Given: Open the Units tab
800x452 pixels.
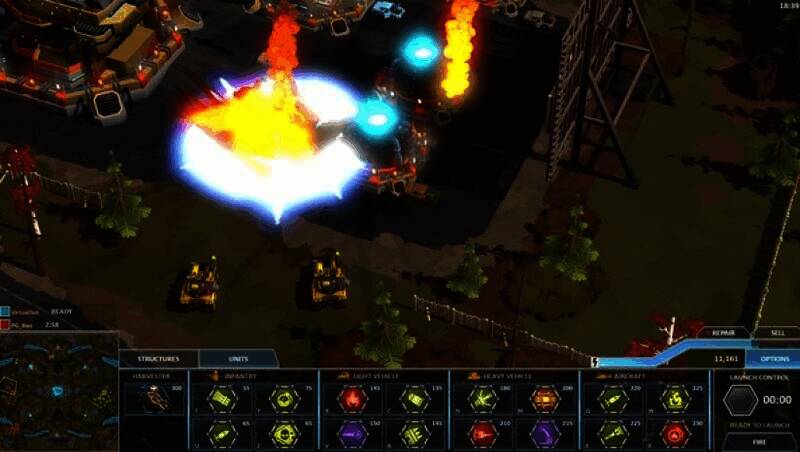Looking at the screenshot, I should [238, 359].
